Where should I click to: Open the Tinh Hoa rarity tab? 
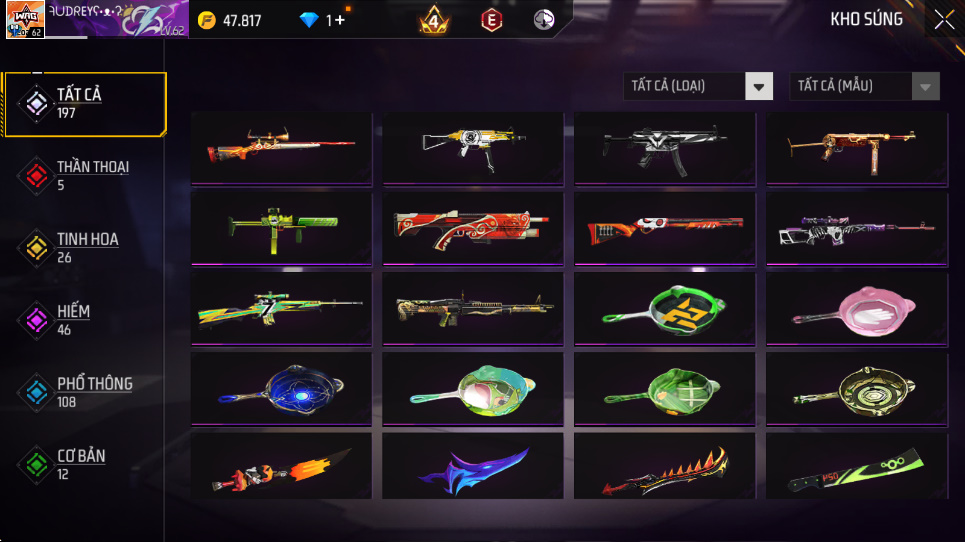84,247
